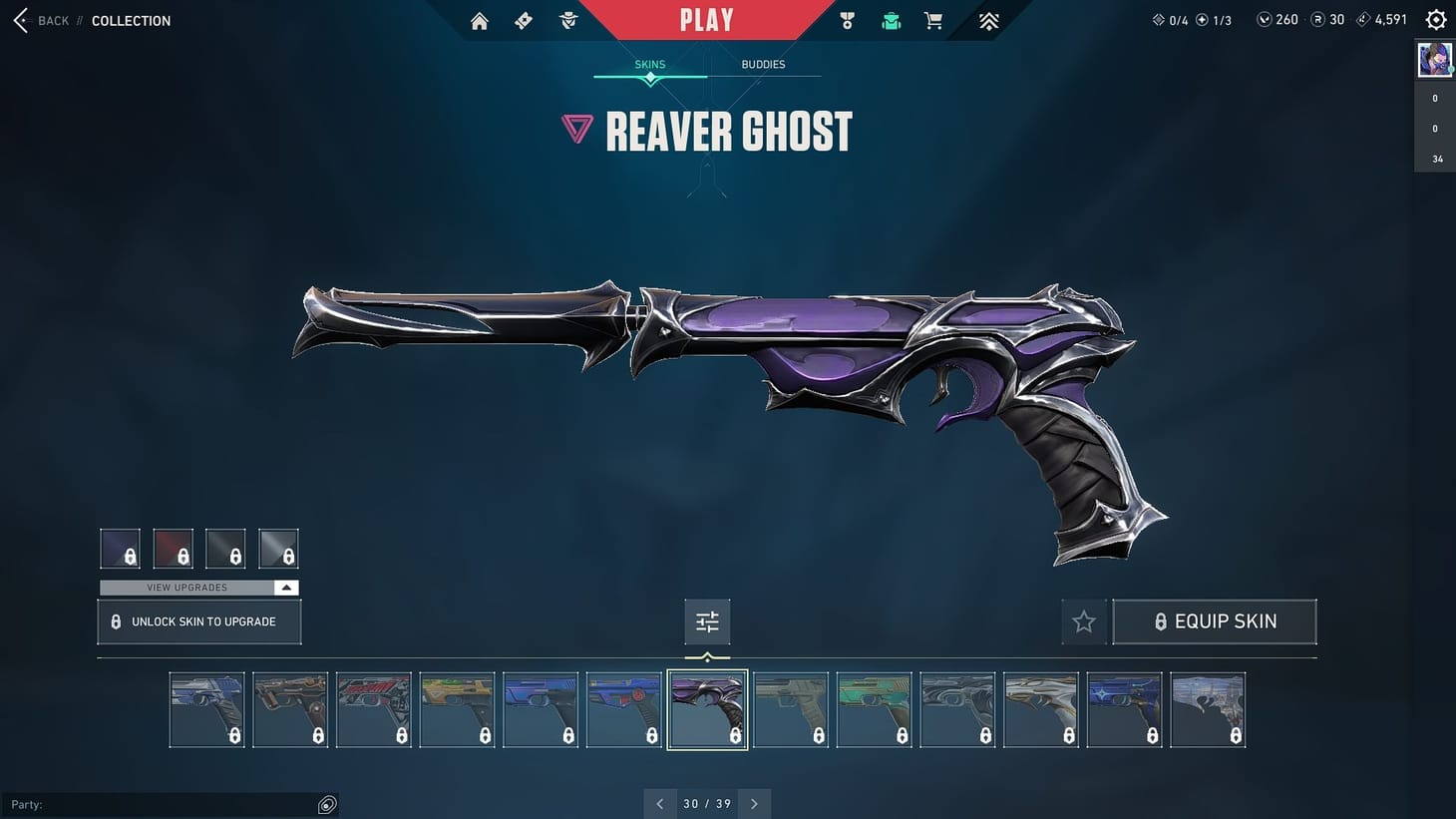The width and height of the screenshot is (1456, 819).
Task: Collapse the View Upgrades panel
Action: click(286, 587)
